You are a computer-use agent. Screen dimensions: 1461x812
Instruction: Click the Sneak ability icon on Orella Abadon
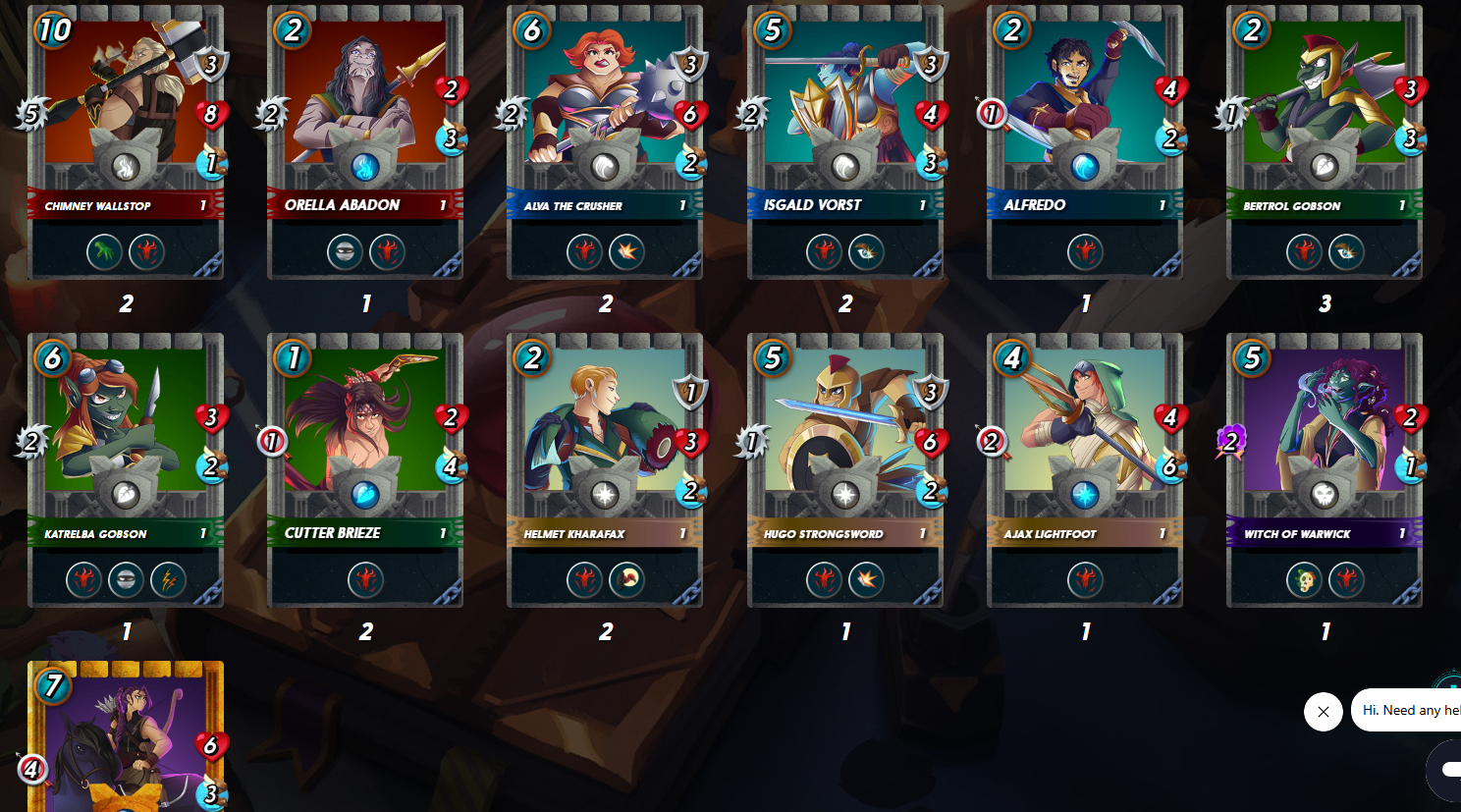point(345,251)
